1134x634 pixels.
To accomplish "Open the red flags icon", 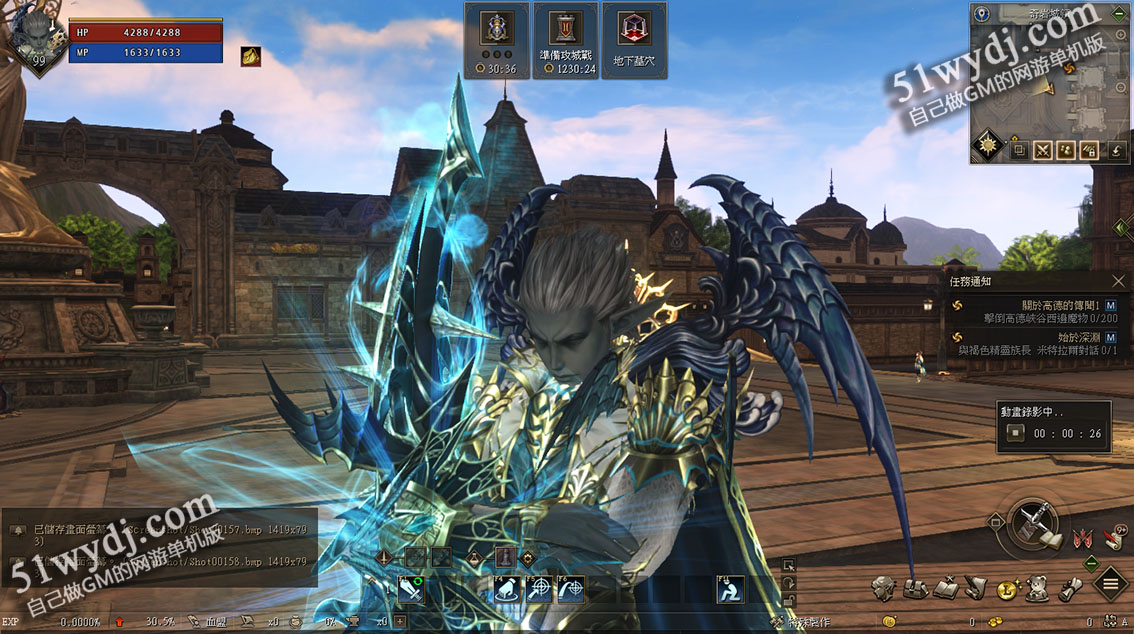I will pos(1080,540).
